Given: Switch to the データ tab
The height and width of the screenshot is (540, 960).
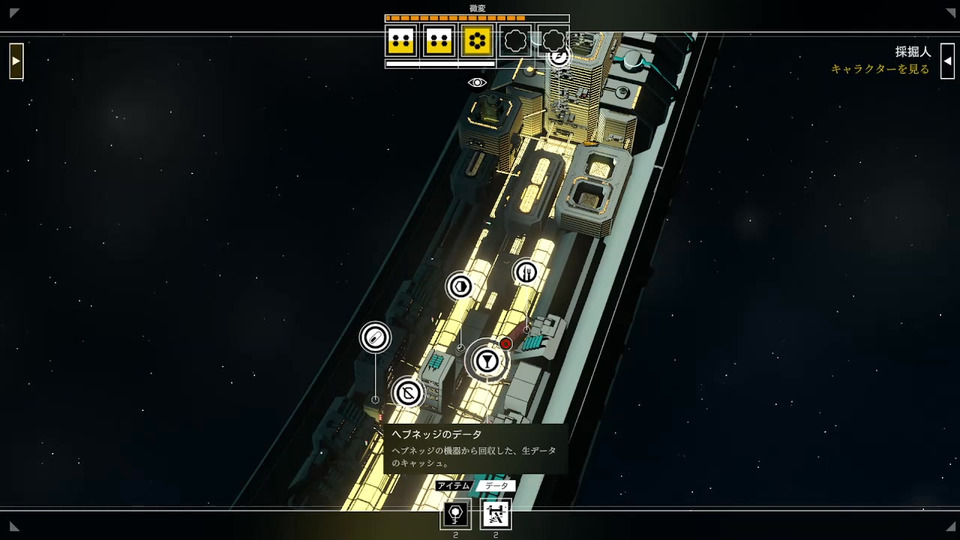Looking at the screenshot, I should 496,486.
